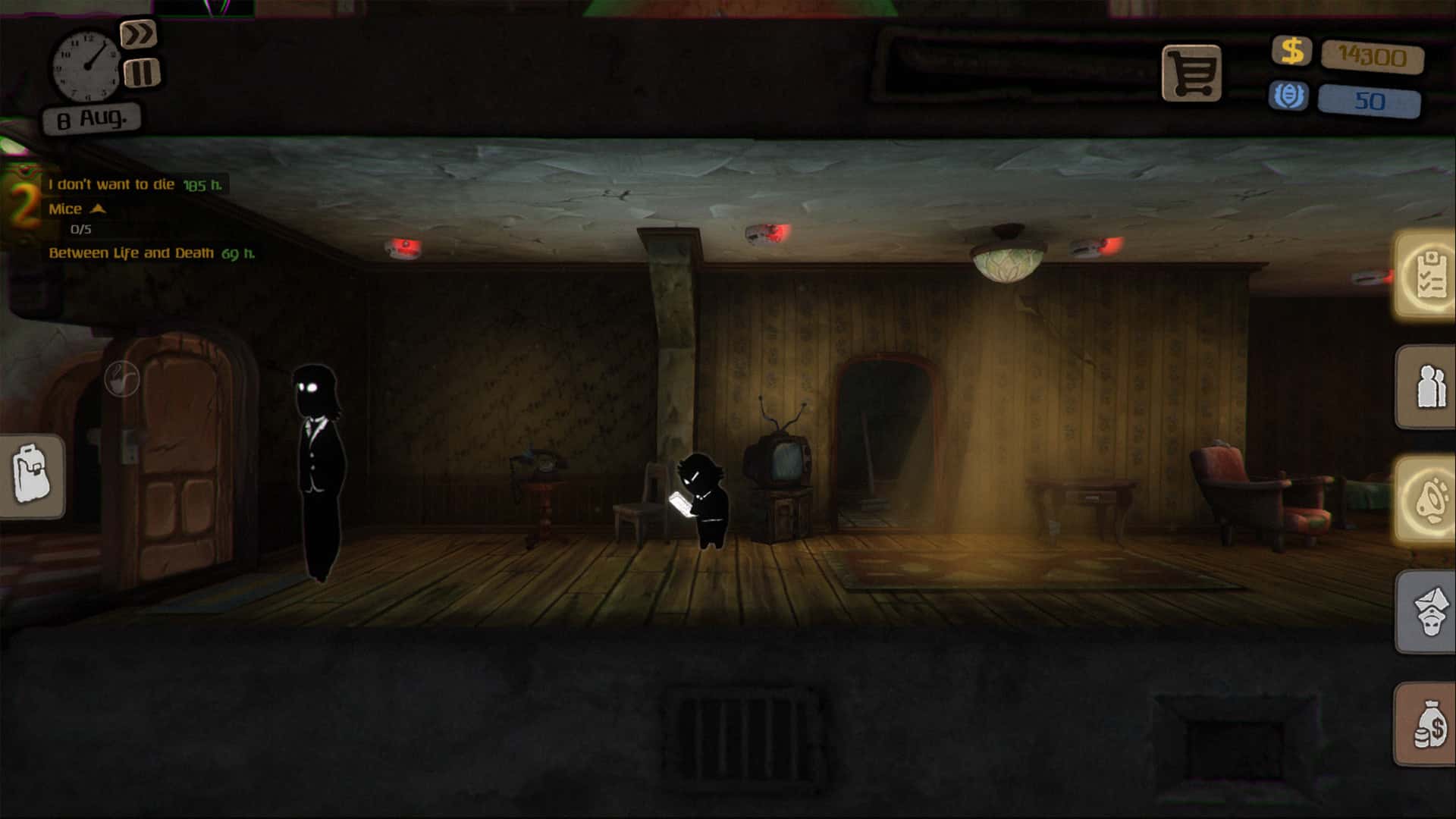This screenshot has width=1456, height=819.
Task: Pause the game time
Action: click(x=140, y=73)
